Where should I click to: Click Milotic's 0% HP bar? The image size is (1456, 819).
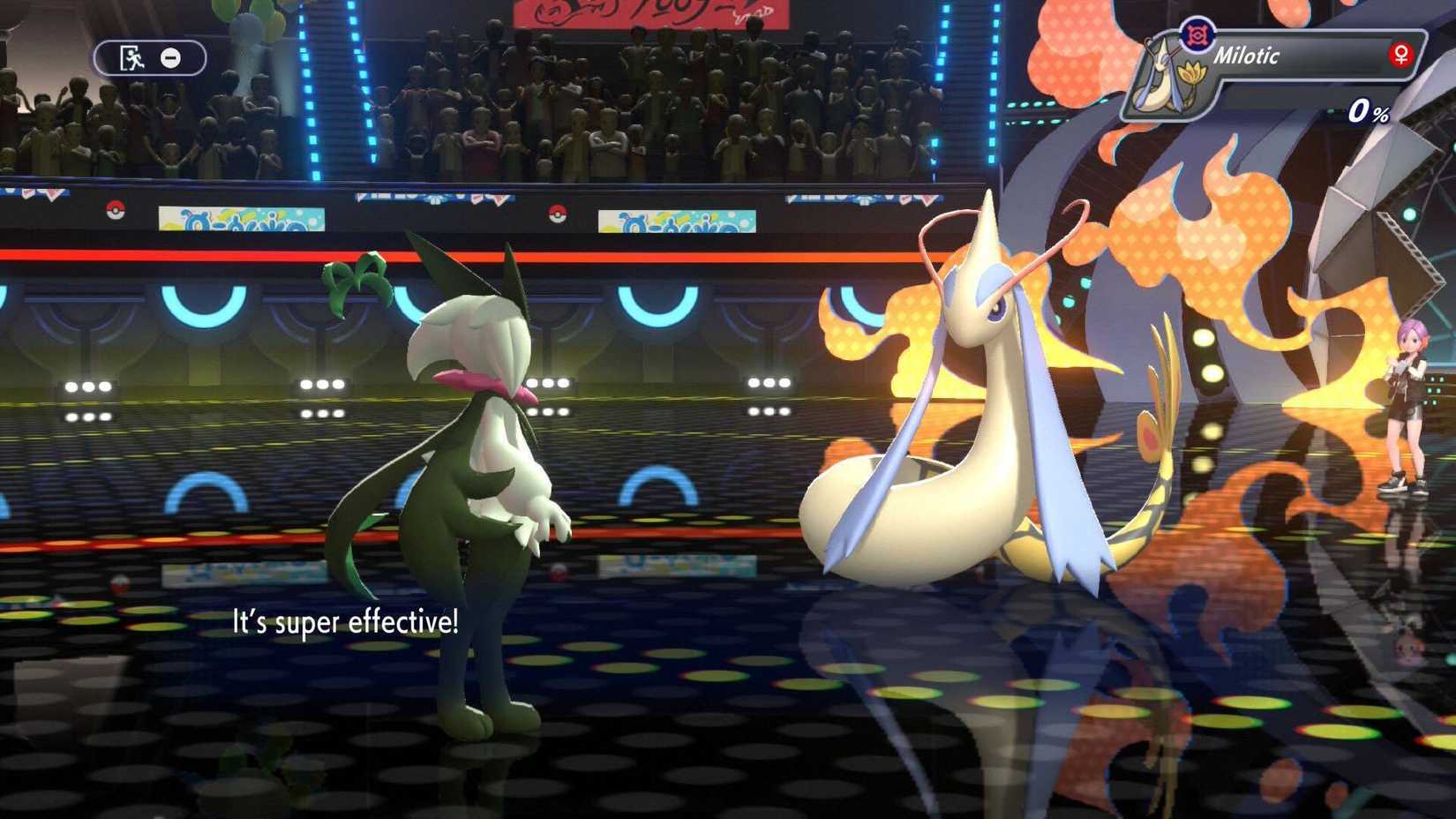pos(1370,112)
